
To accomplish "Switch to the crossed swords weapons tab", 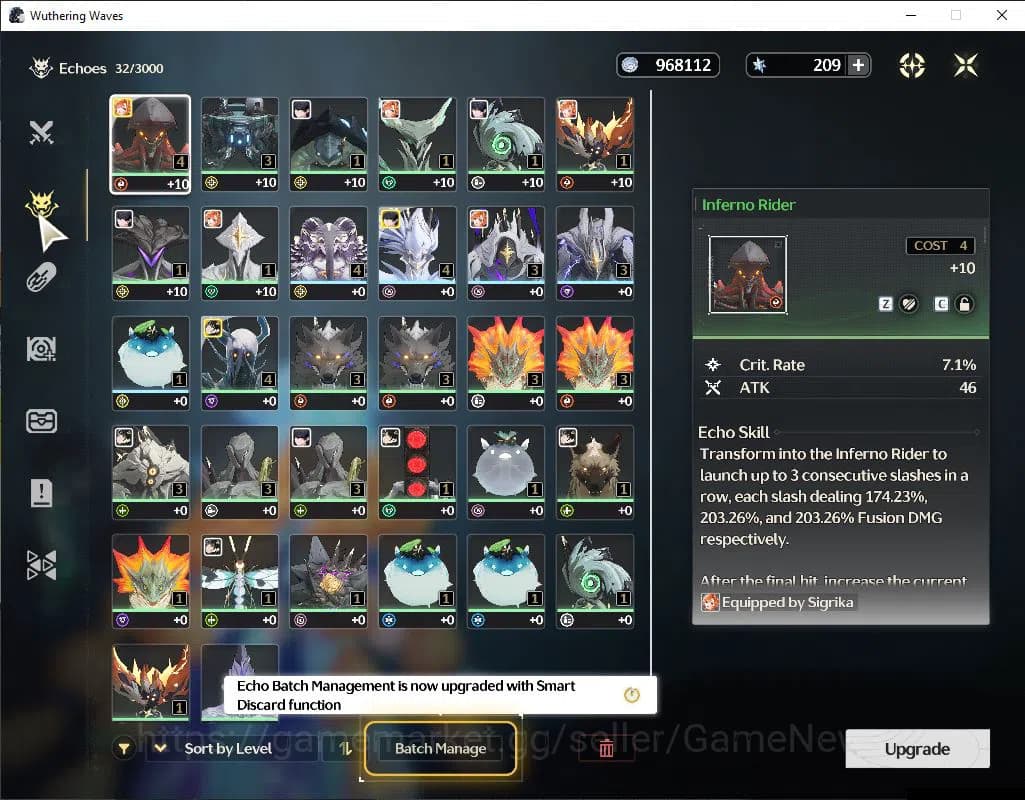I will tap(41, 132).
